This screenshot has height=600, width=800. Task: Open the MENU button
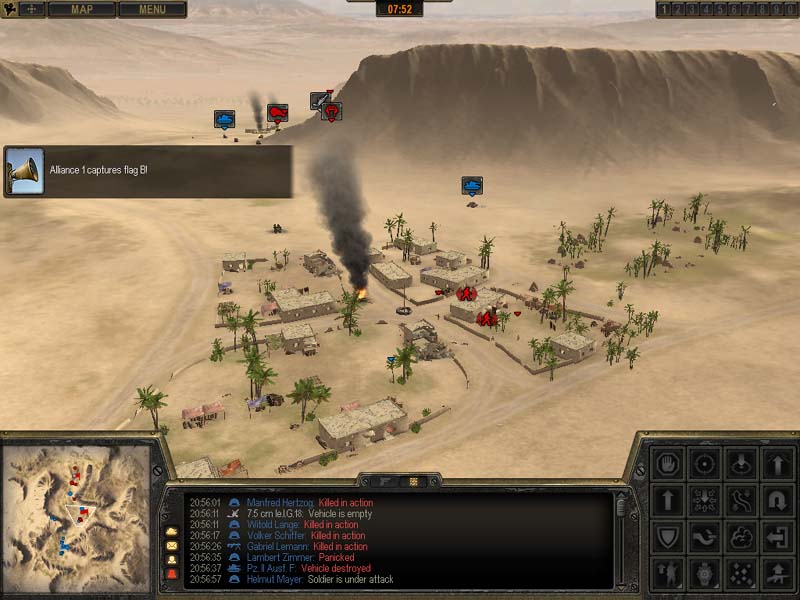pyautogui.click(x=152, y=10)
